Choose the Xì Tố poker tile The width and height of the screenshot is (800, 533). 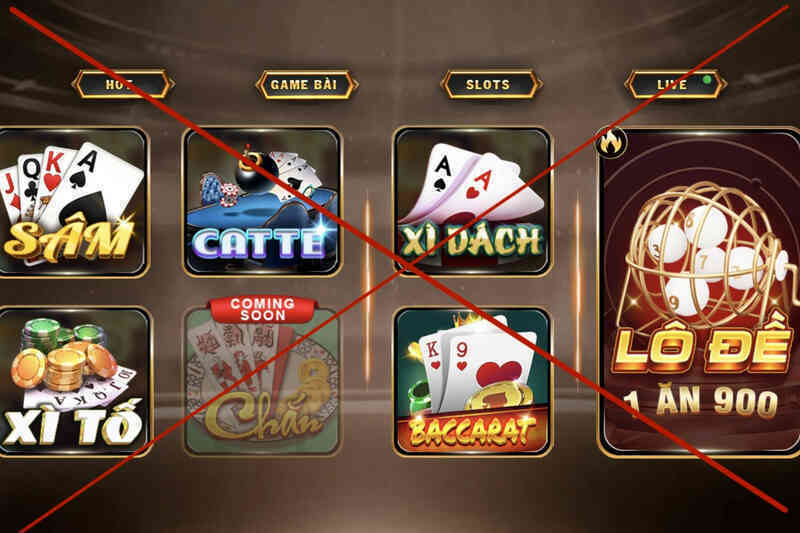(72, 382)
